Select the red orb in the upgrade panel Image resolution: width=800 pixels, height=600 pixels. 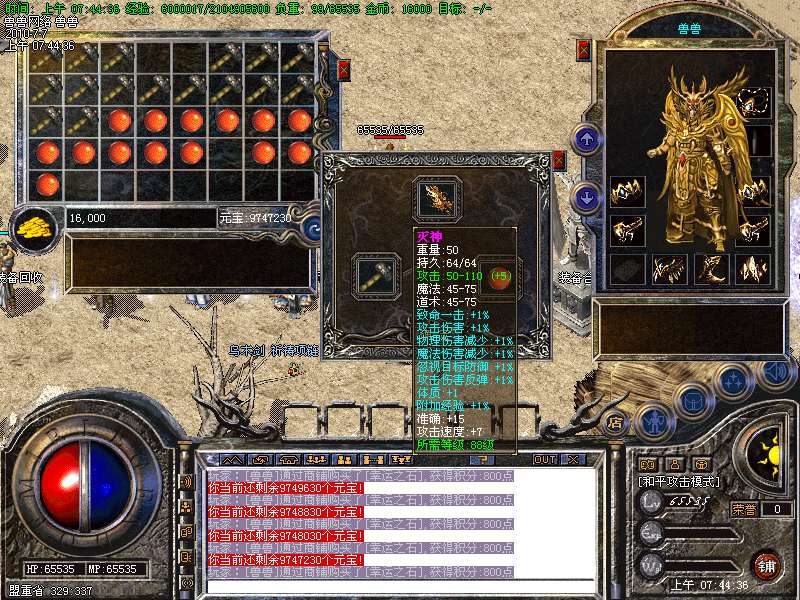pyautogui.click(x=498, y=275)
